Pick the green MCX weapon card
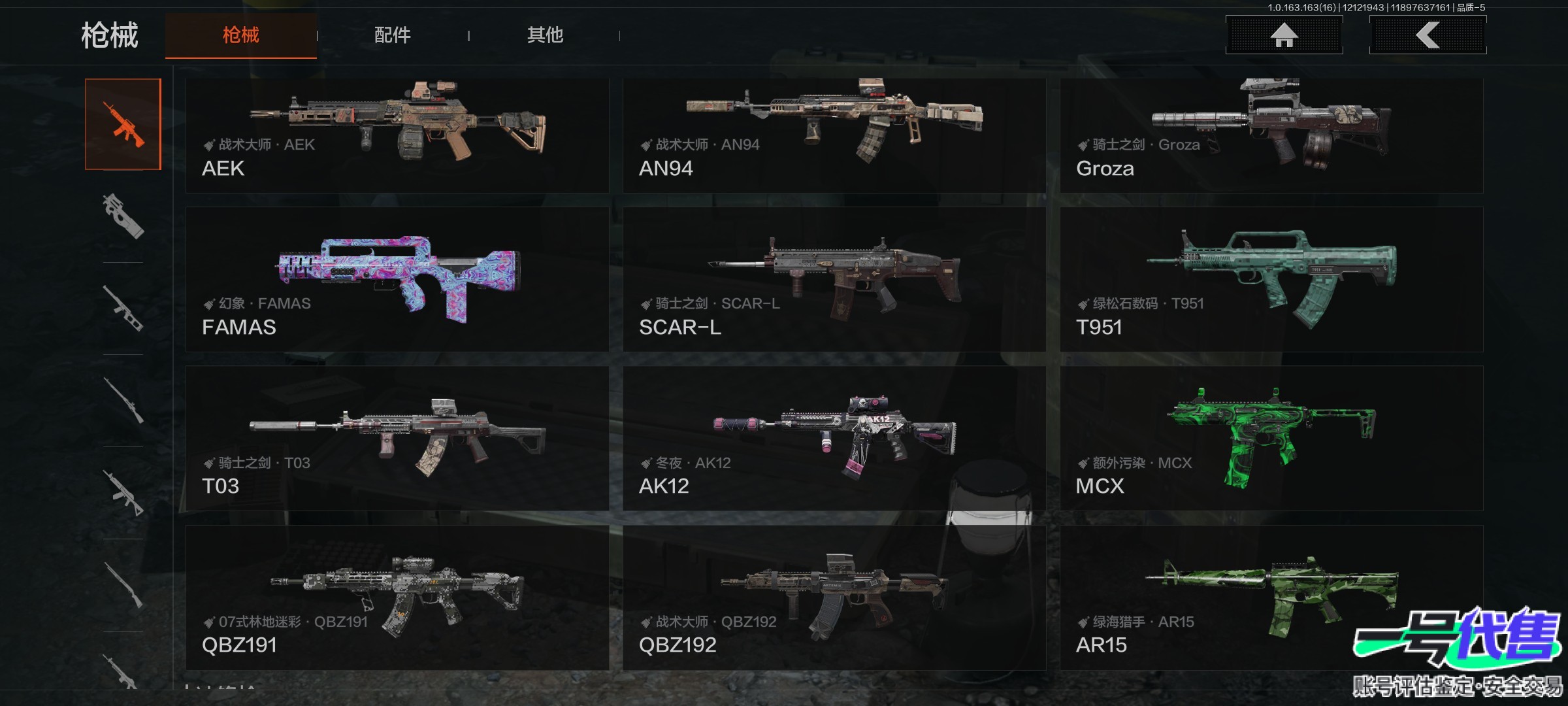 click(1271, 439)
